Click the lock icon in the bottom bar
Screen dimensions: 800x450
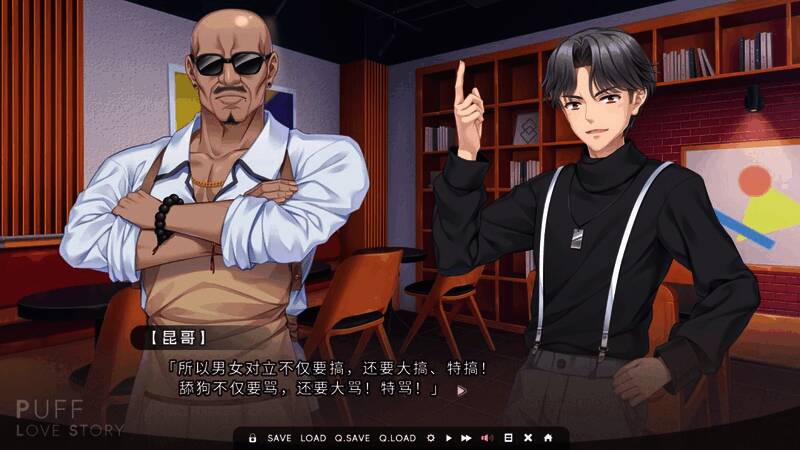[253, 438]
